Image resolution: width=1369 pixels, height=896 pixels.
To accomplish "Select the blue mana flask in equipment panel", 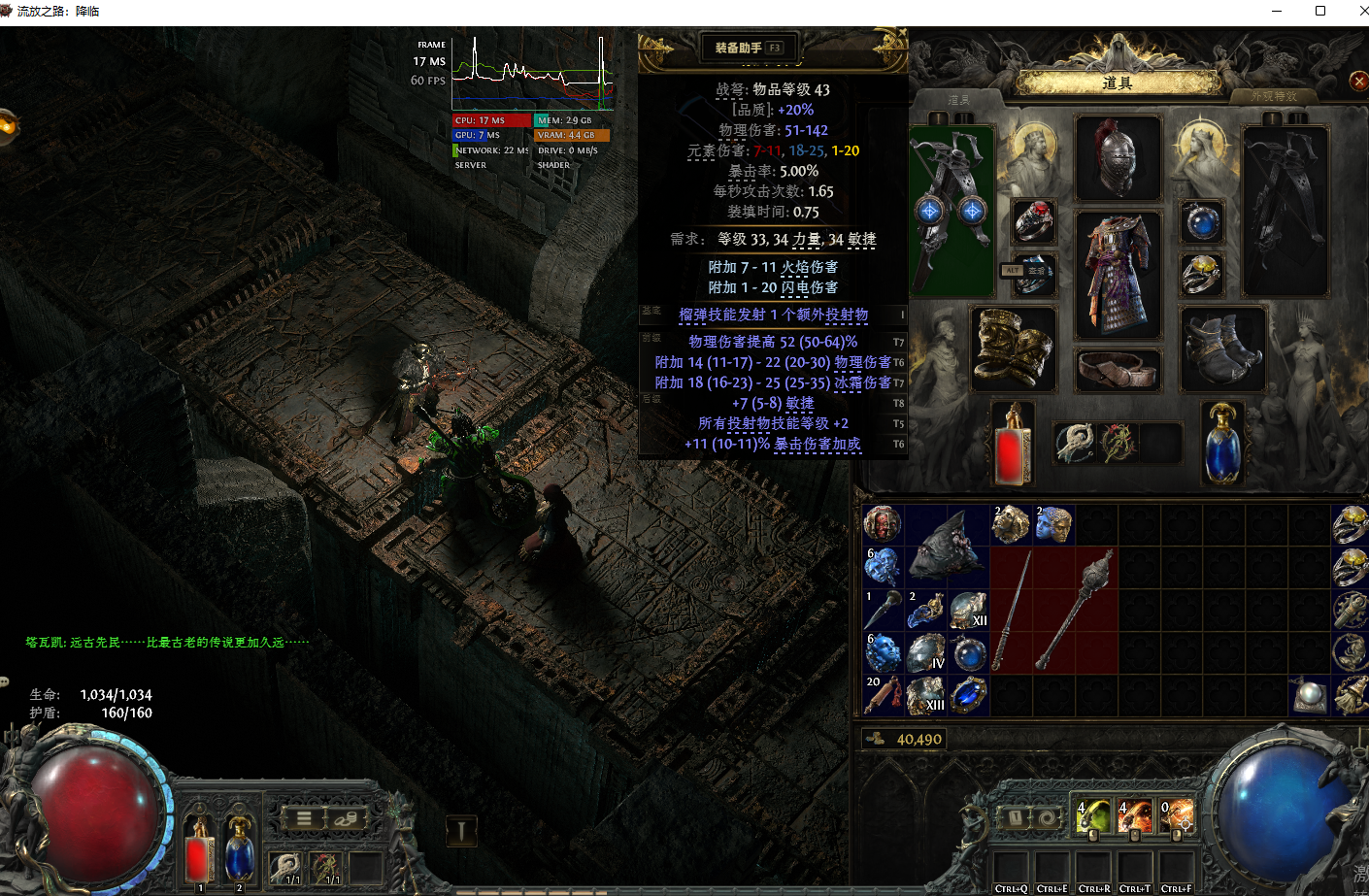I will point(1222,444).
